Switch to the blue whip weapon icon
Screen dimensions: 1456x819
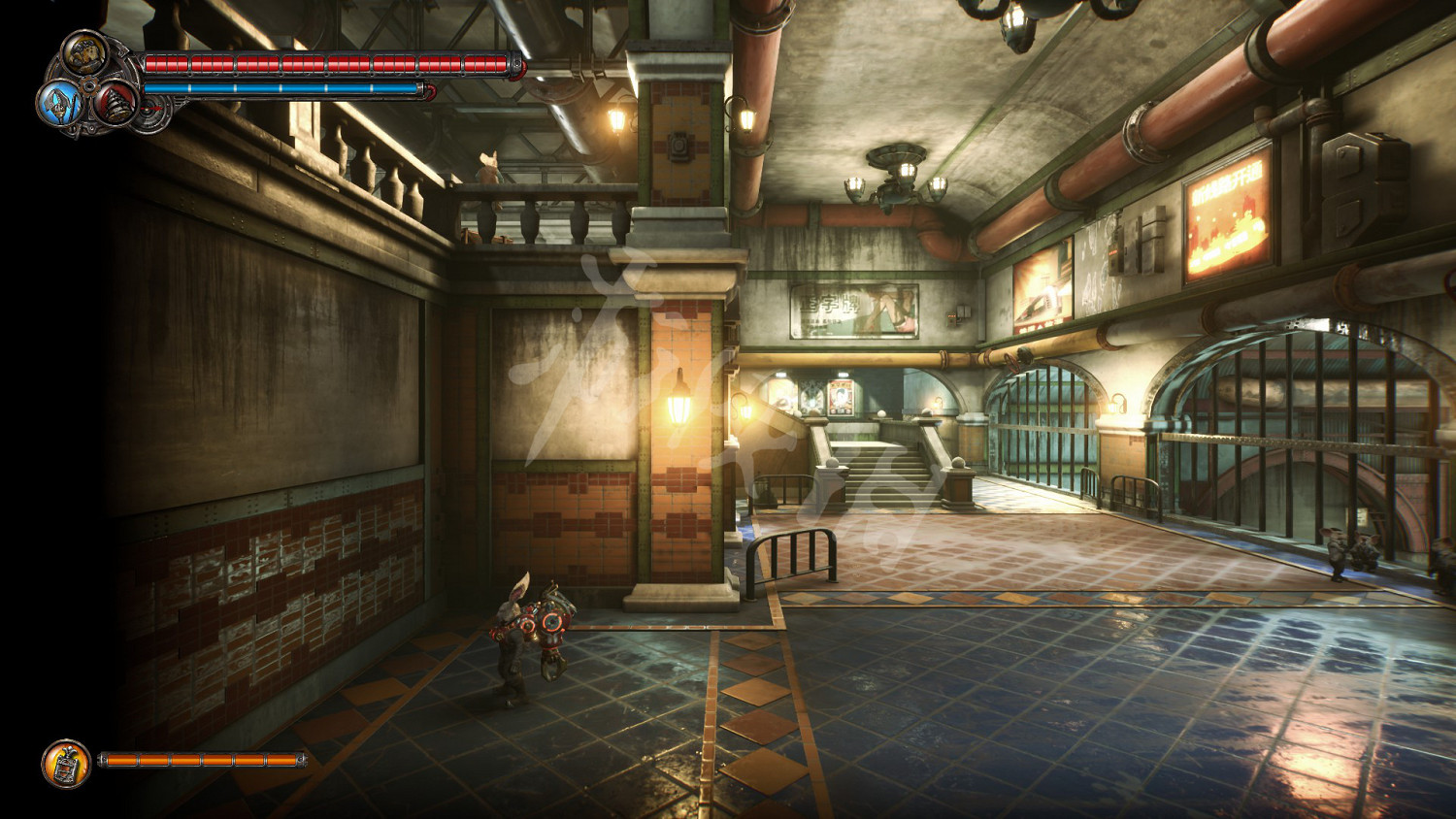tap(60, 102)
